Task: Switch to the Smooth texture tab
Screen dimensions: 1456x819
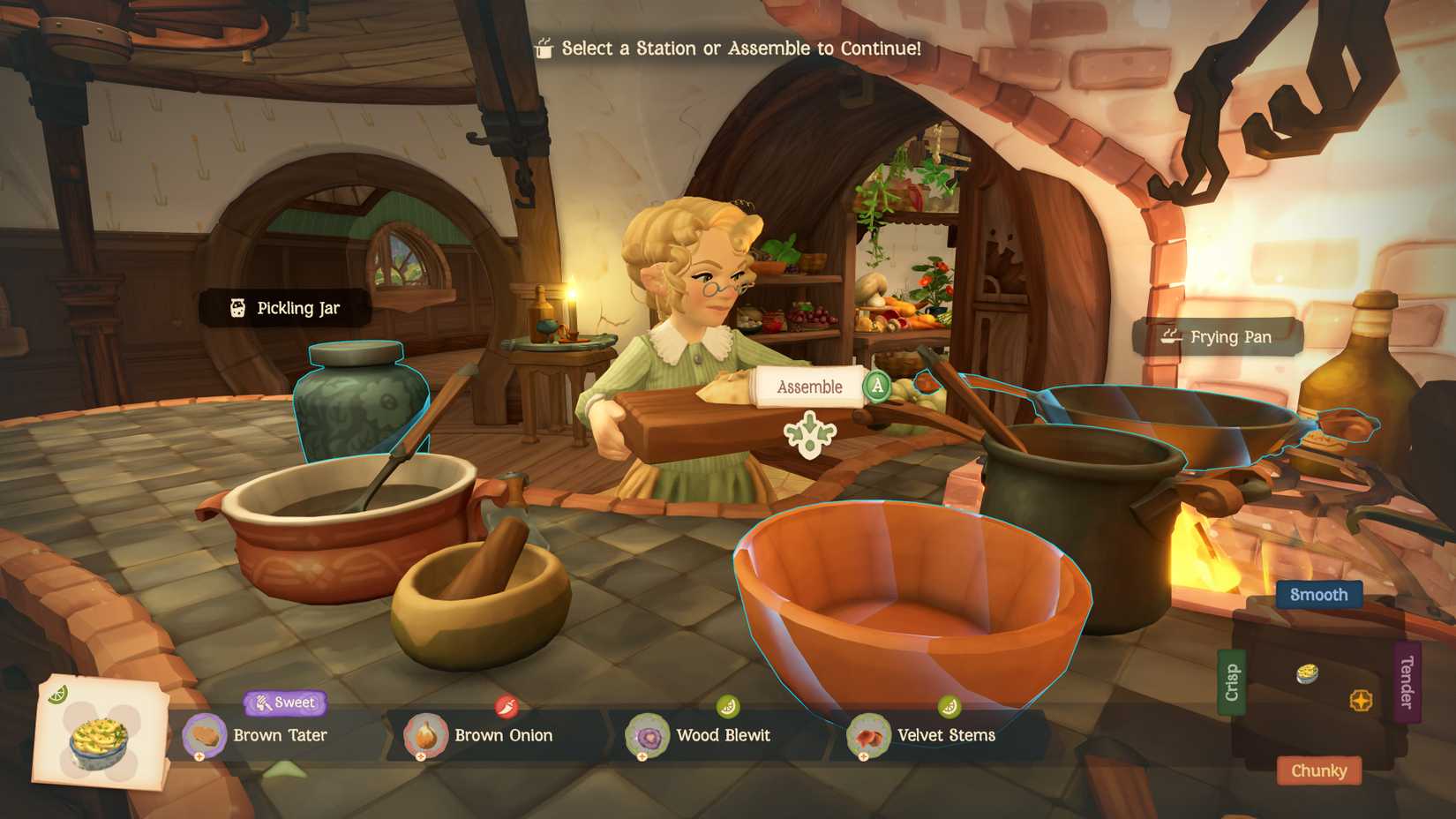Action: click(x=1318, y=595)
